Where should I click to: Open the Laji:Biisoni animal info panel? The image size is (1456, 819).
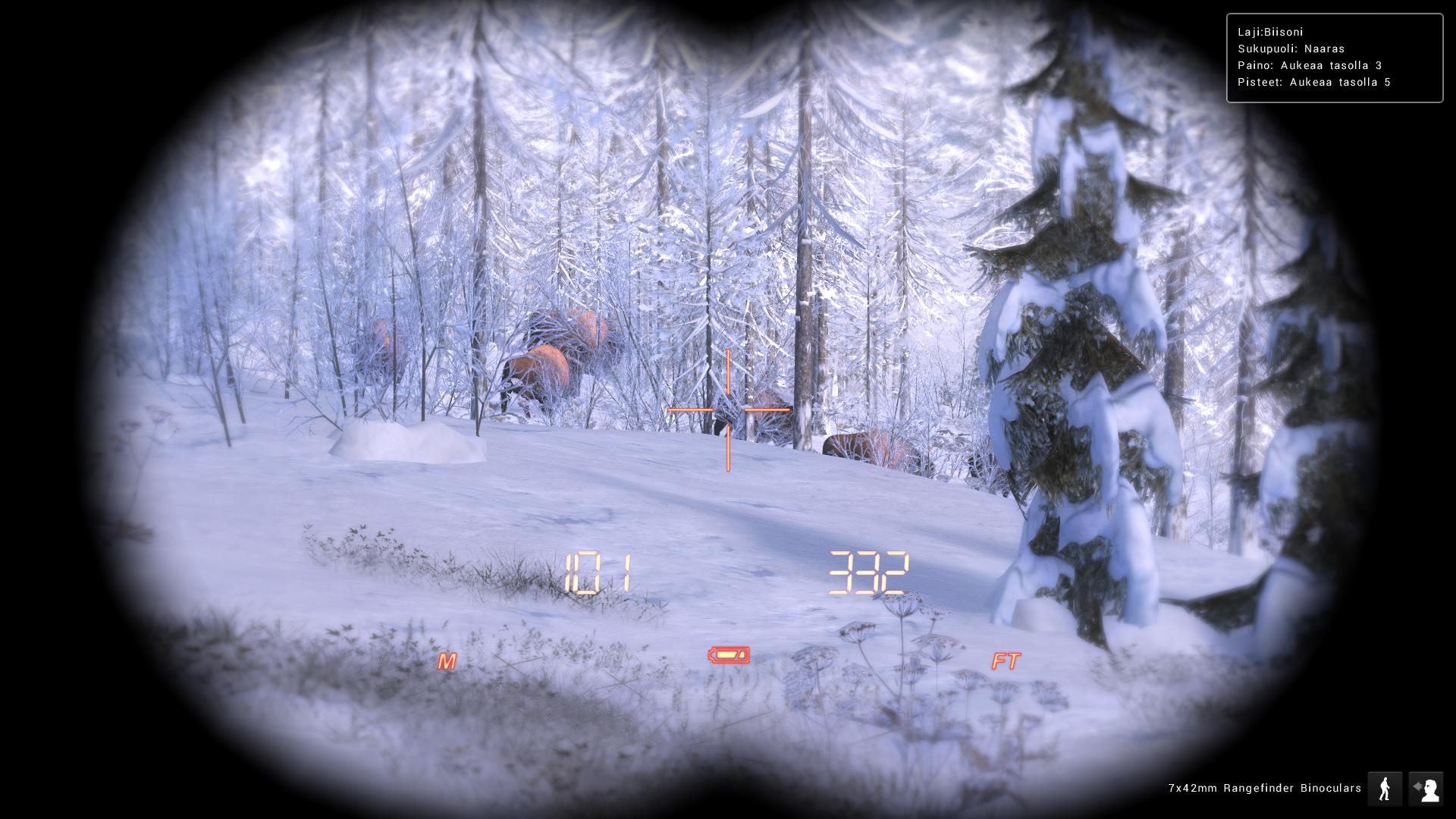tap(1272, 31)
